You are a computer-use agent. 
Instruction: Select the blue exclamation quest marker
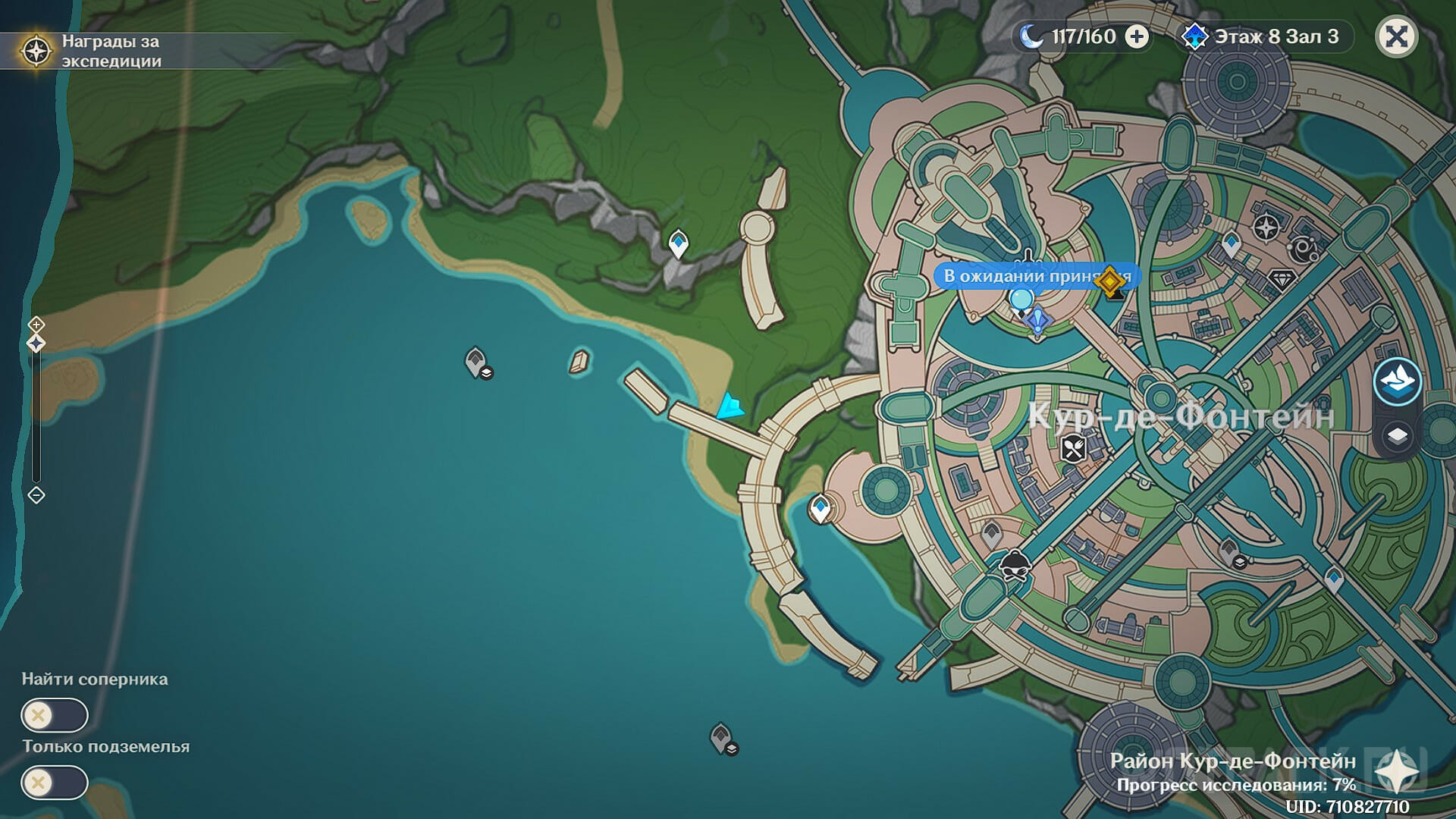point(1037,321)
